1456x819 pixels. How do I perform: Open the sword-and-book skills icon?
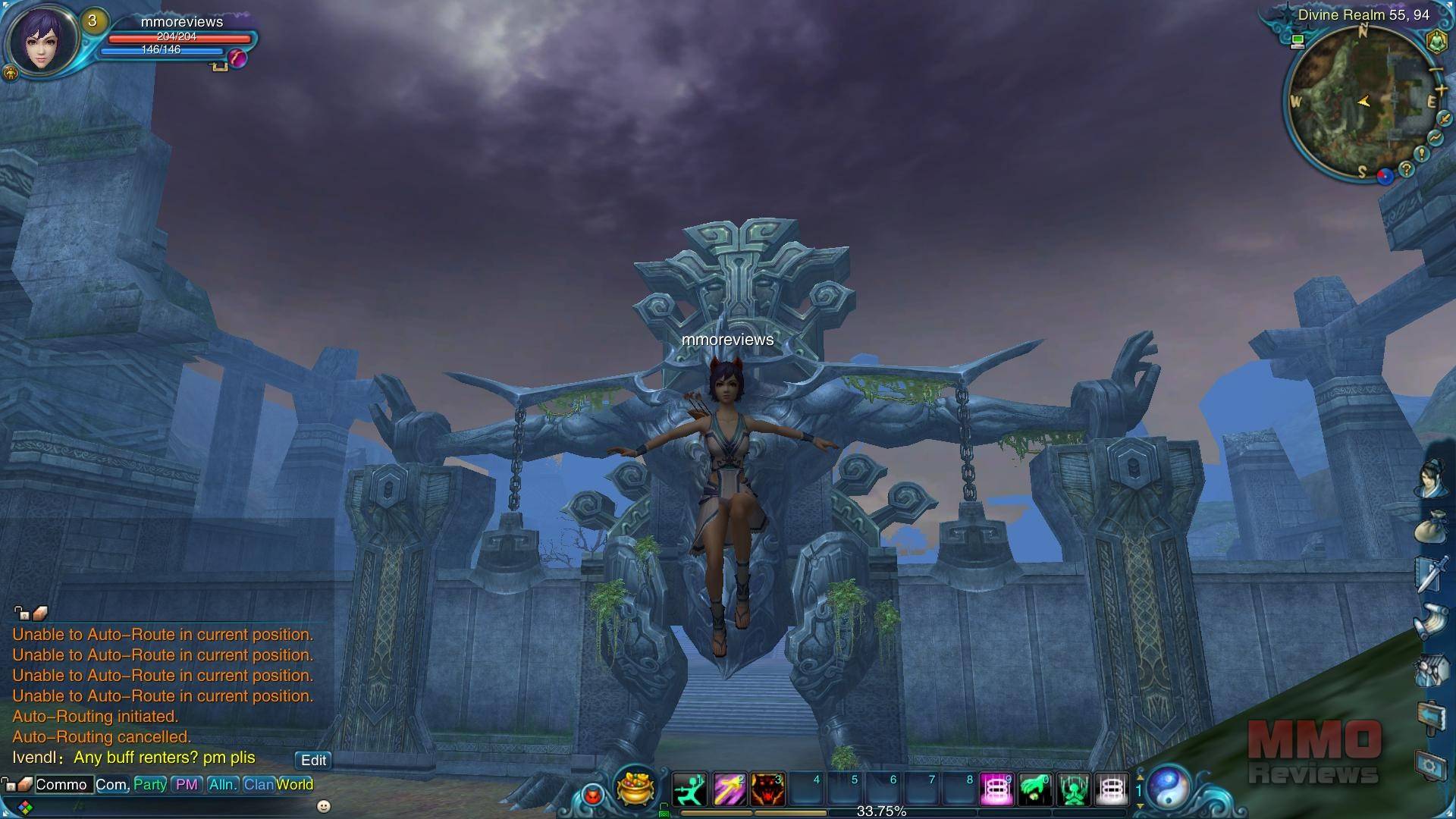(1431, 573)
